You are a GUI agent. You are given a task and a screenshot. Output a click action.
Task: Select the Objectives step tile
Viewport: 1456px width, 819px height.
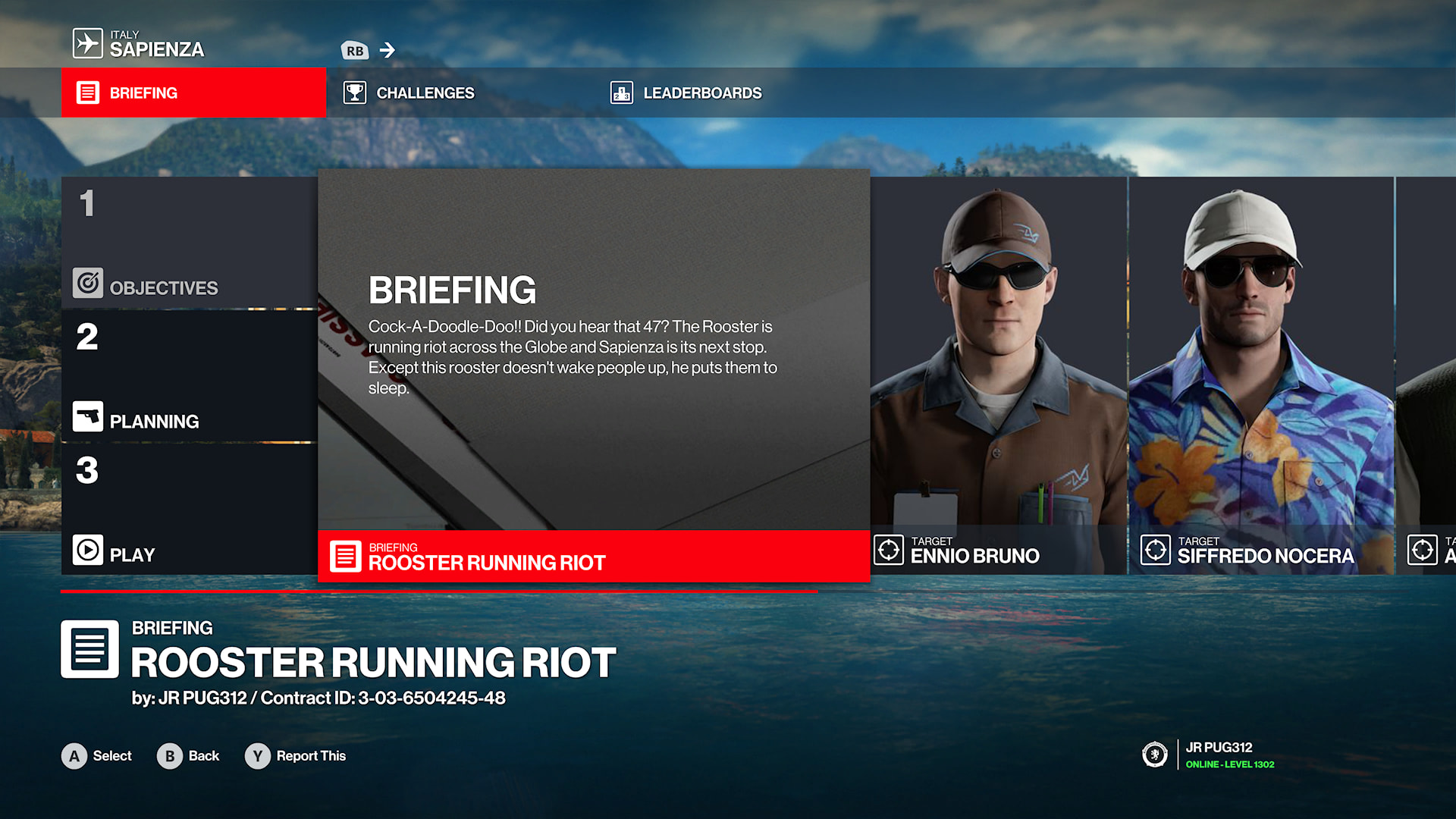coord(189,243)
